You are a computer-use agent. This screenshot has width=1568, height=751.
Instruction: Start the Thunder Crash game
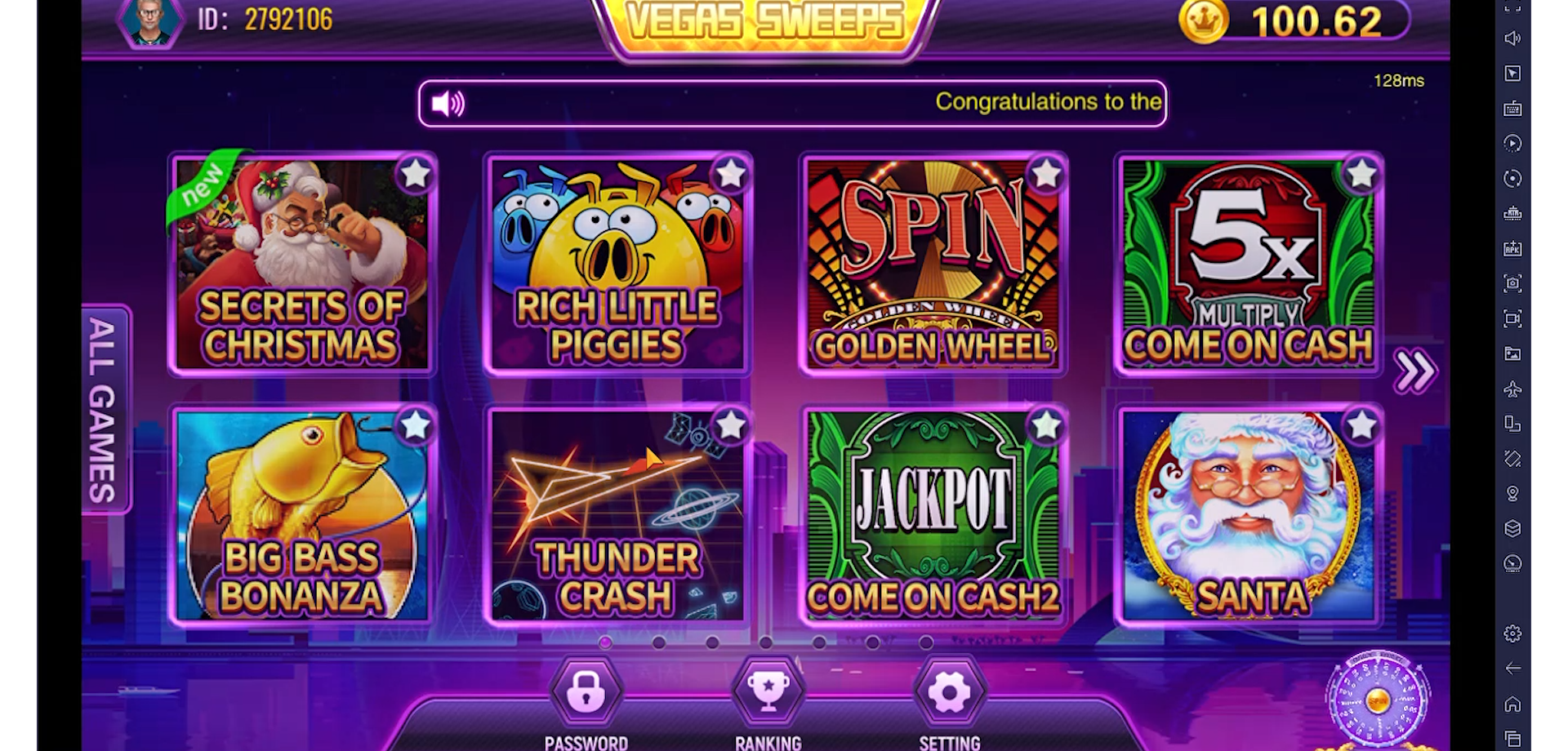click(x=617, y=517)
